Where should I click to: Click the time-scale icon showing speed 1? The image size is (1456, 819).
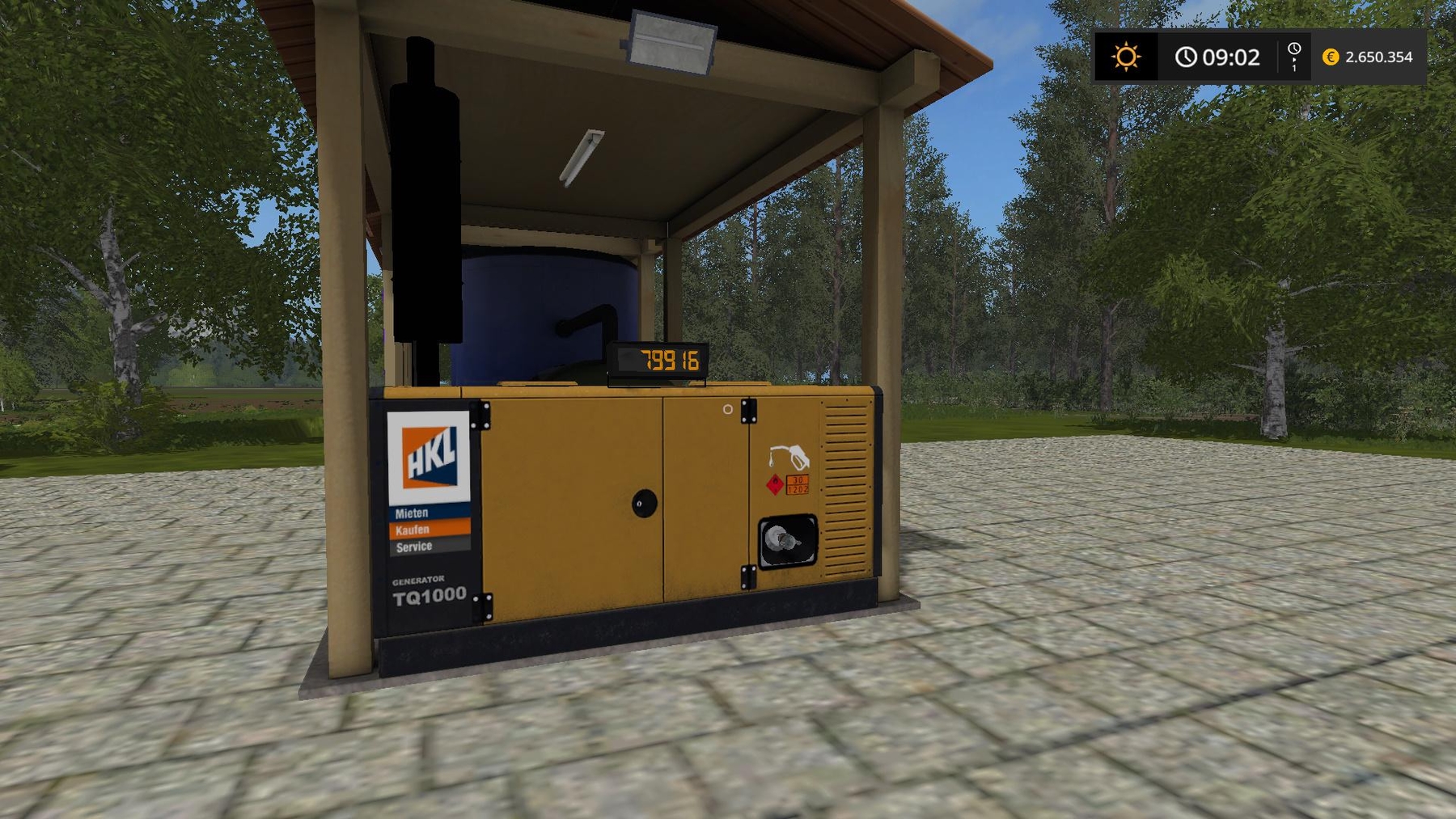click(1294, 57)
